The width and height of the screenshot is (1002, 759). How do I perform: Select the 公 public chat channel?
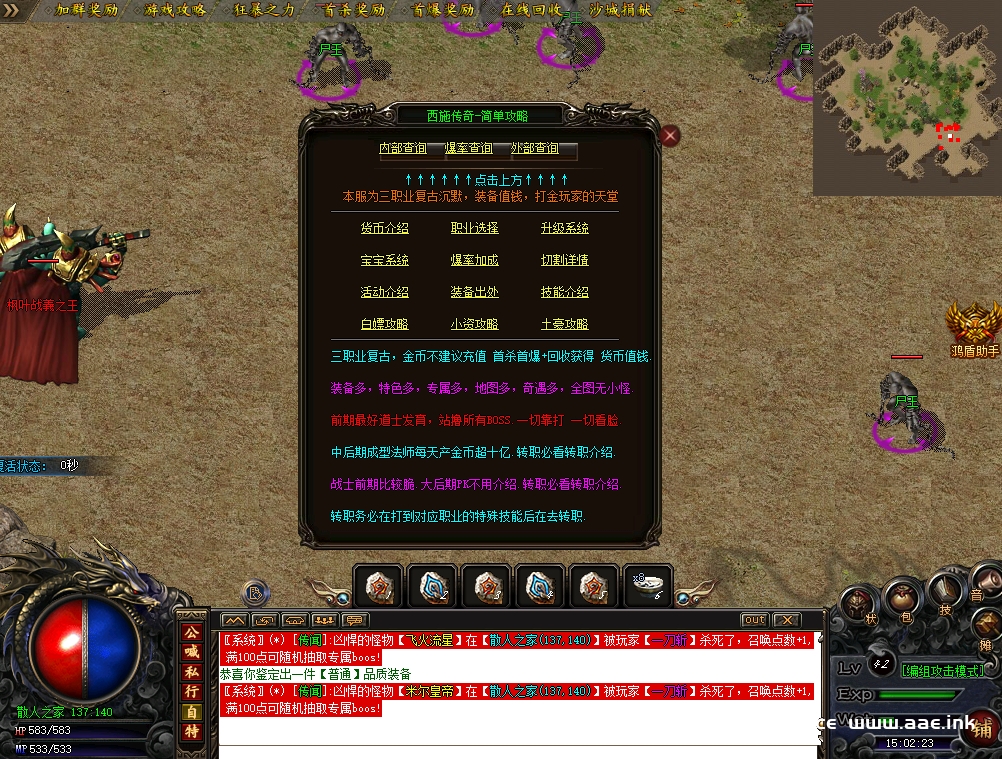coord(191,632)
